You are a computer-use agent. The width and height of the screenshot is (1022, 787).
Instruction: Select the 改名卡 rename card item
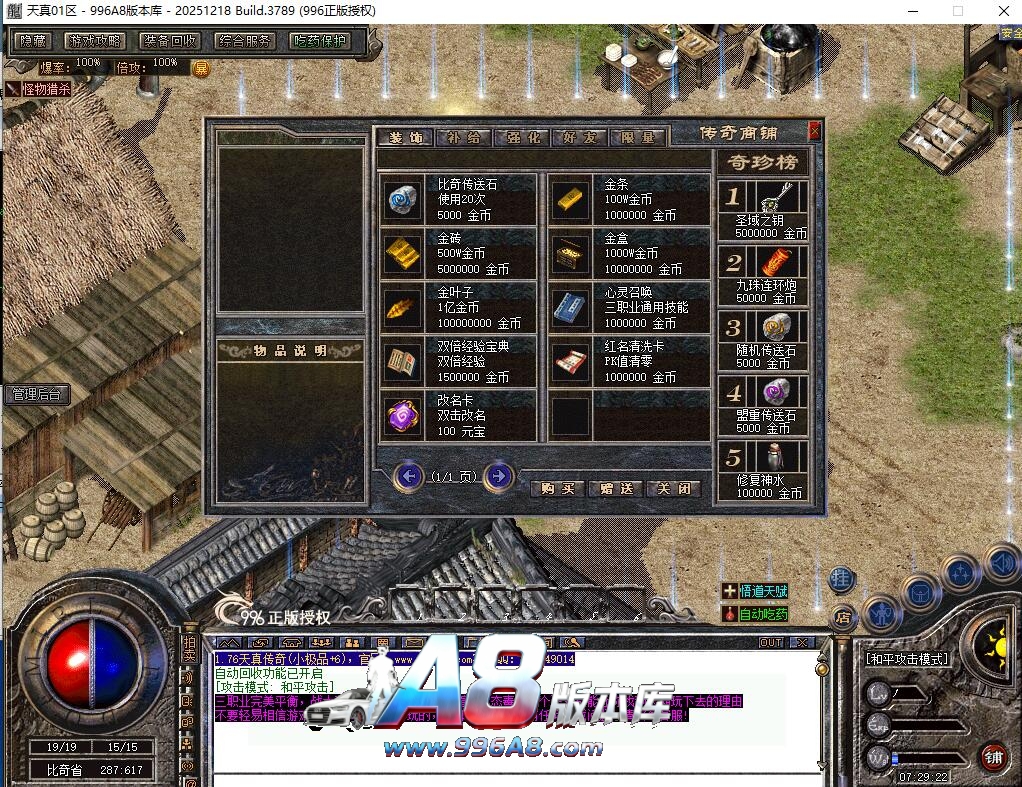(x=404, y=415)
